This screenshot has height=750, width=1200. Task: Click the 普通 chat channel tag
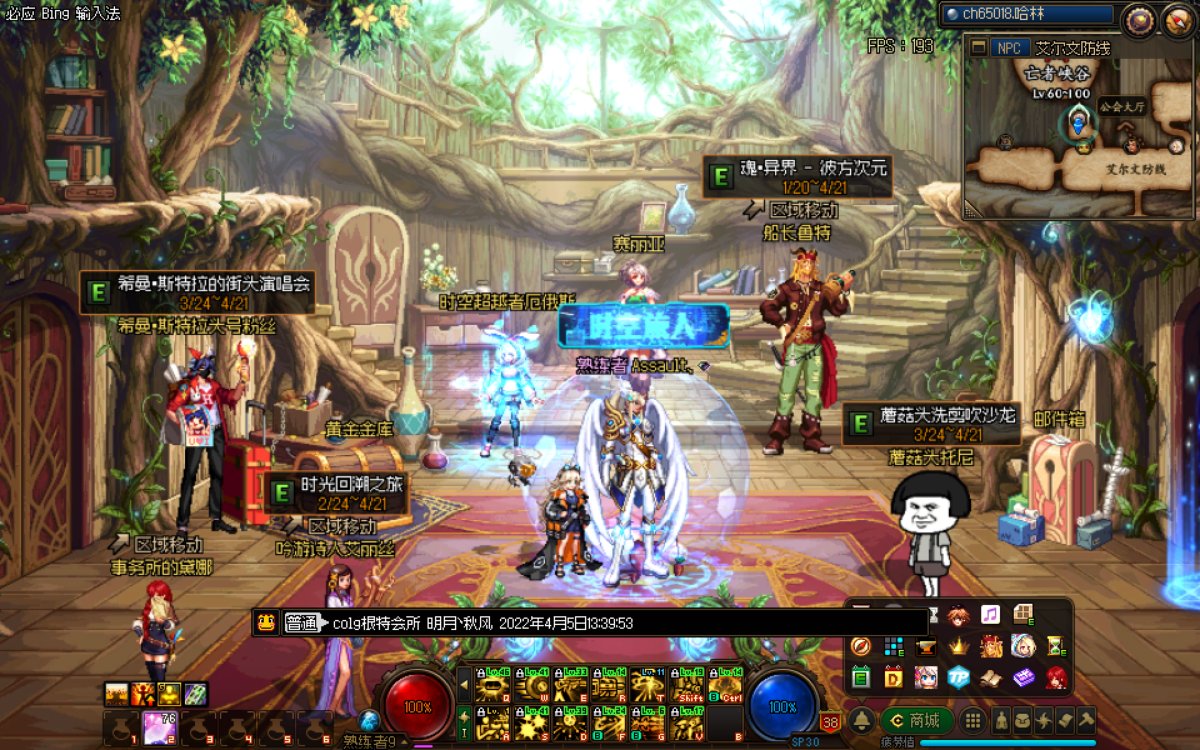click(304, 623)
